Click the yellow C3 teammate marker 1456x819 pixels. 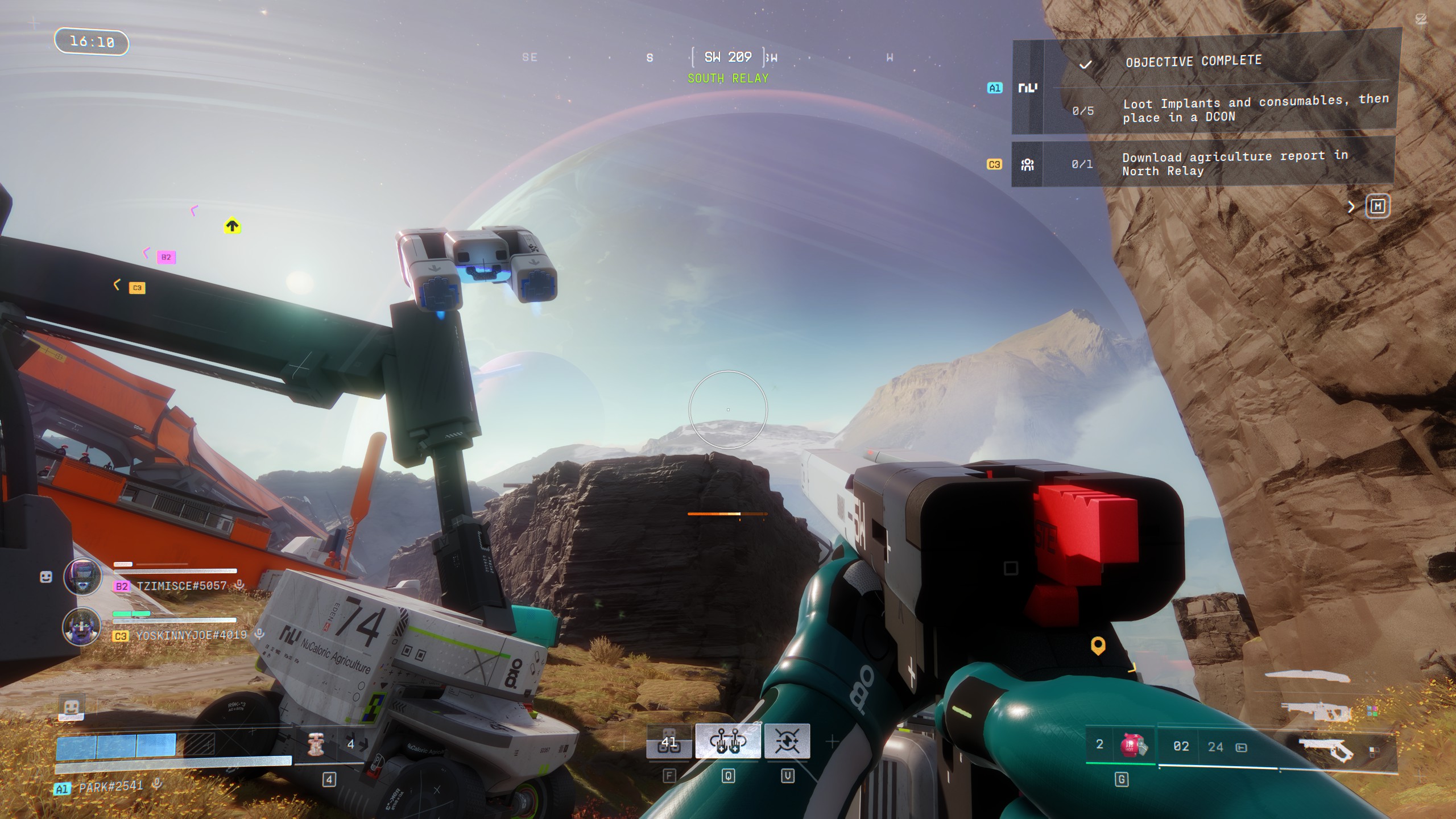(x=136, y=288)
